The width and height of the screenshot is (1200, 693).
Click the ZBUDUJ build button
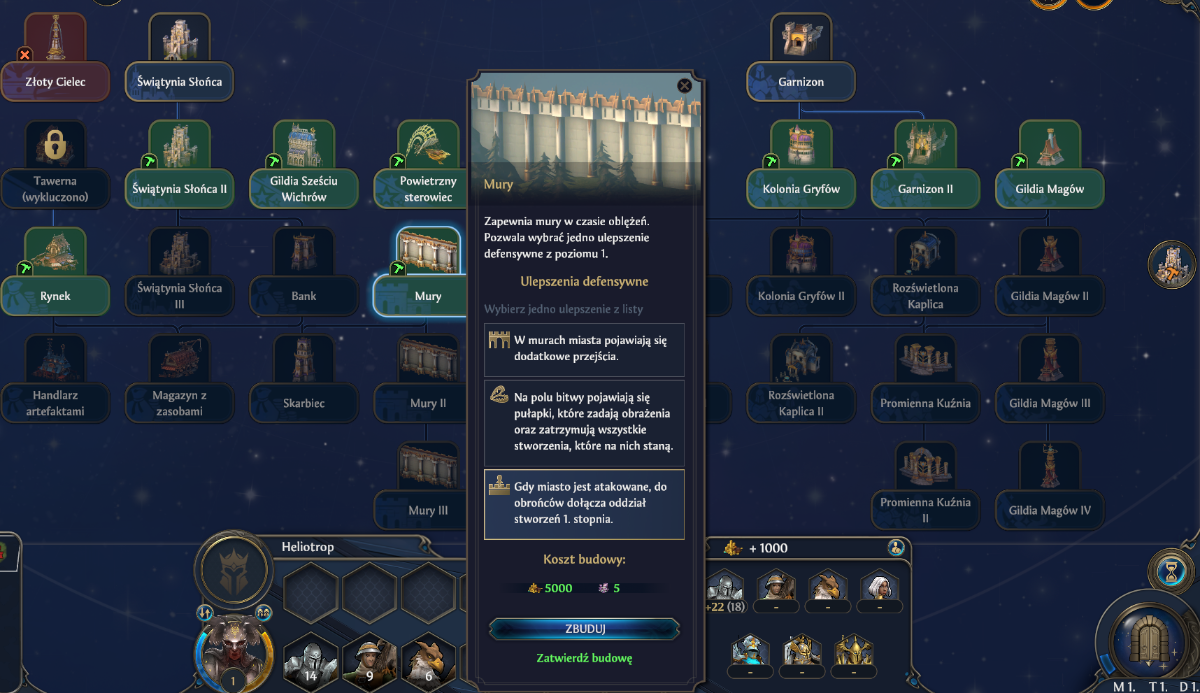[x=584, y=629]
